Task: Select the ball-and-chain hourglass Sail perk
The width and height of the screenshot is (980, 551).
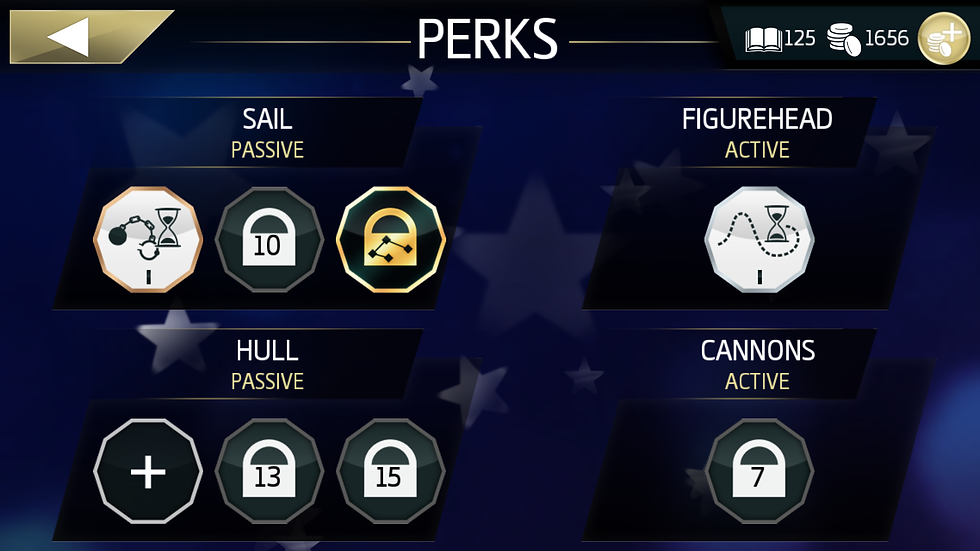Action: coord(148,241)
